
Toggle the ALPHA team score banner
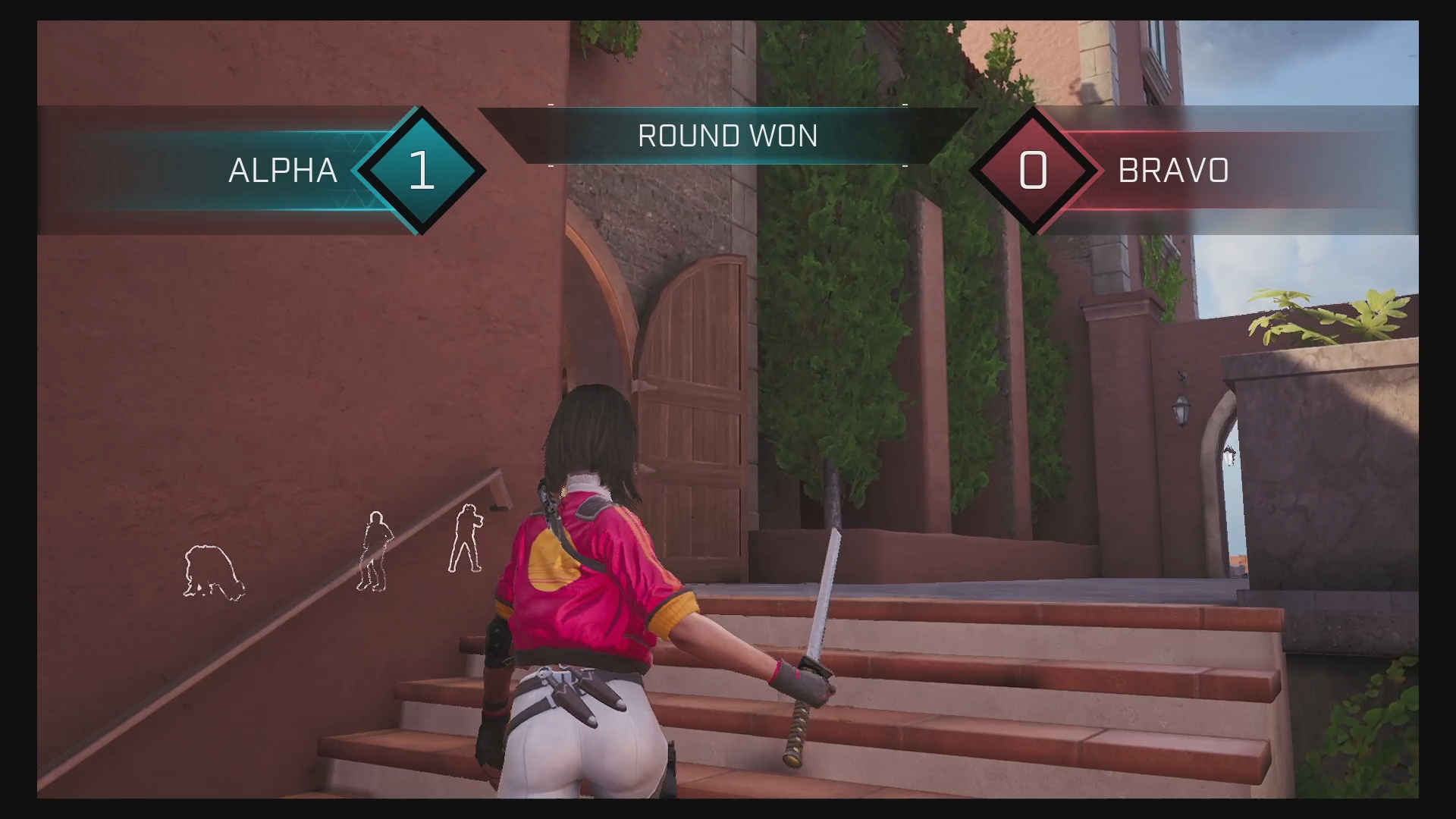point(227,171)
